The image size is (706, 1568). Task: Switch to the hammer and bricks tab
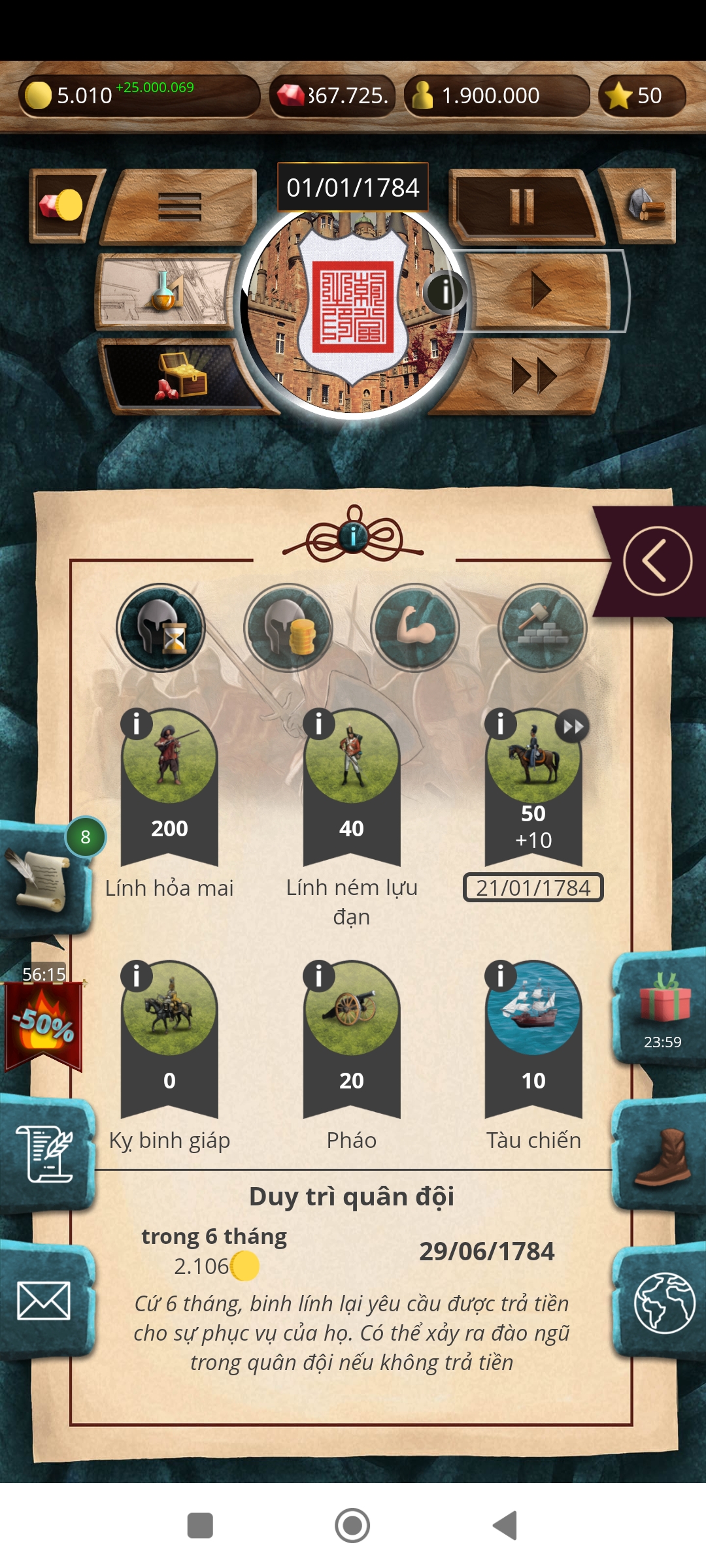coord(543,628)
